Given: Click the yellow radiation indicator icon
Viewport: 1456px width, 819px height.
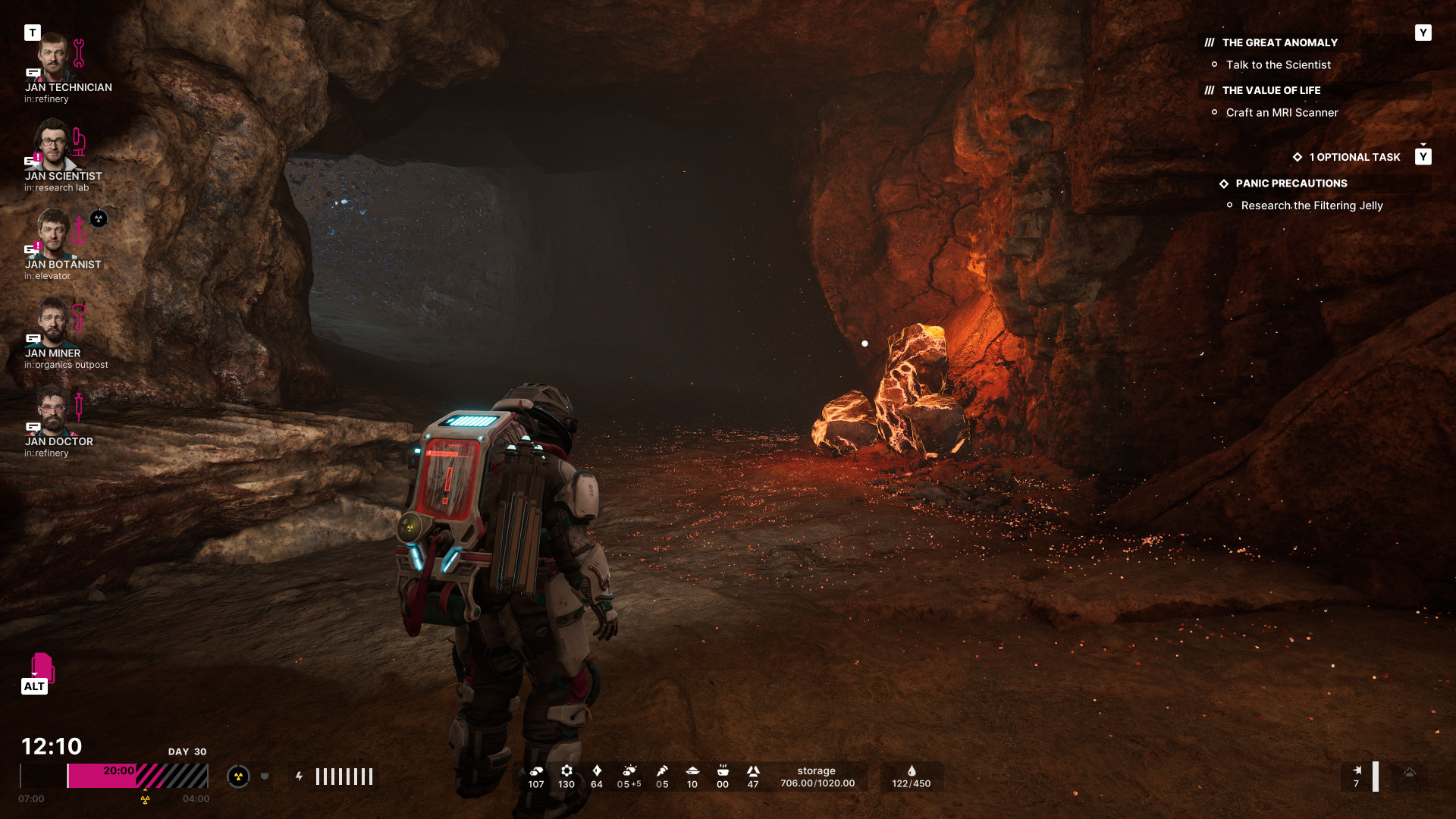Looking at the screenshot, I should pos(238,777).
